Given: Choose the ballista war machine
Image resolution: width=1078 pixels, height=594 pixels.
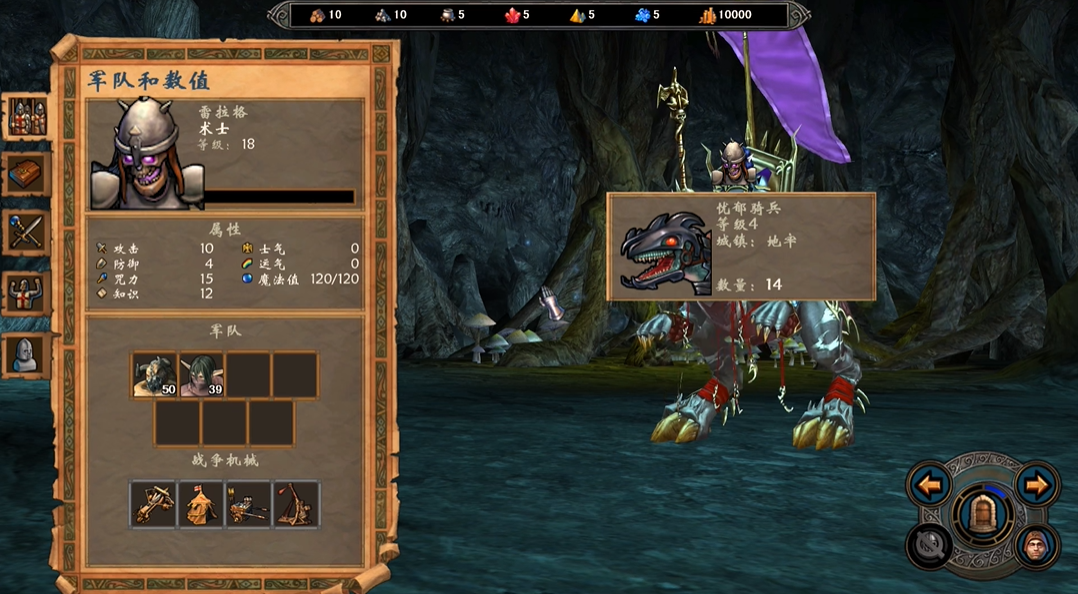Looking at the screenshot, I should click(153, 504).
